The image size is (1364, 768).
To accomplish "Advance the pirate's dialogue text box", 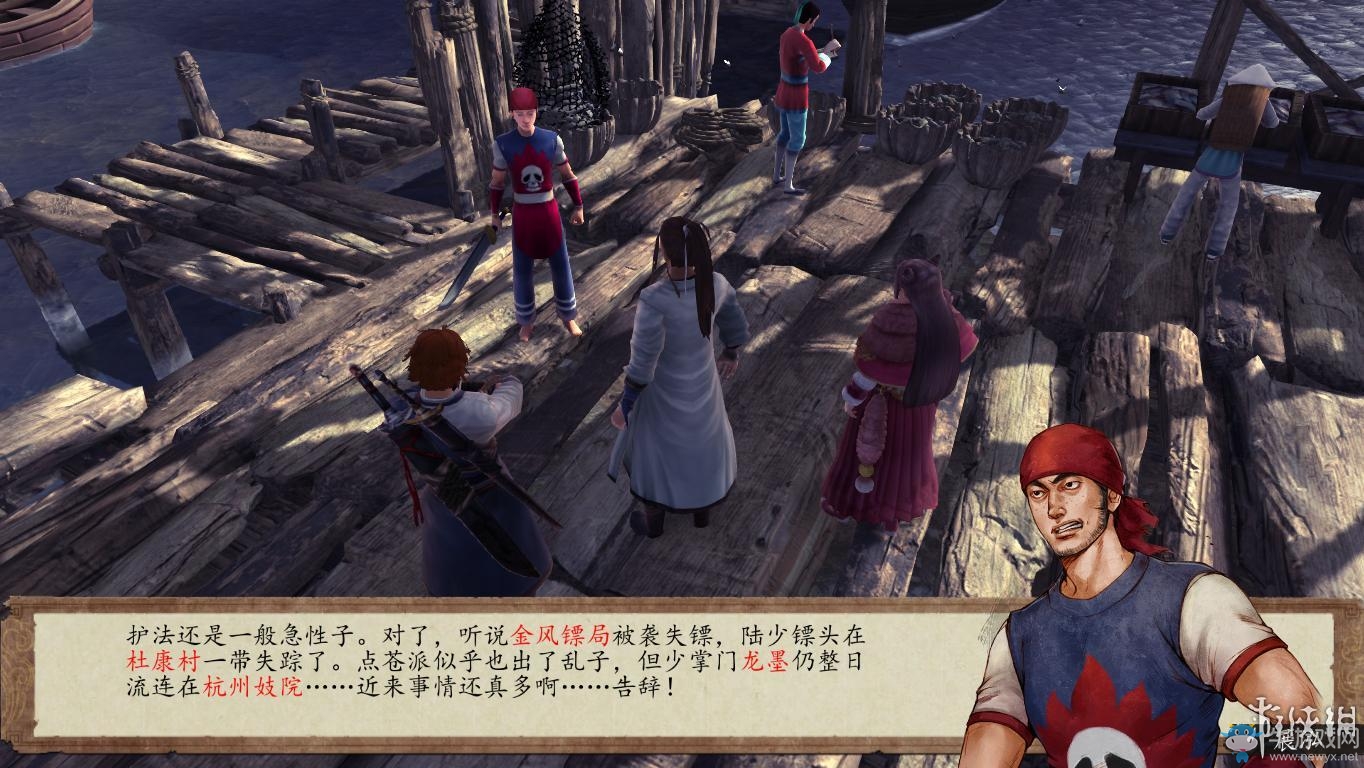I will click(500, 670).
